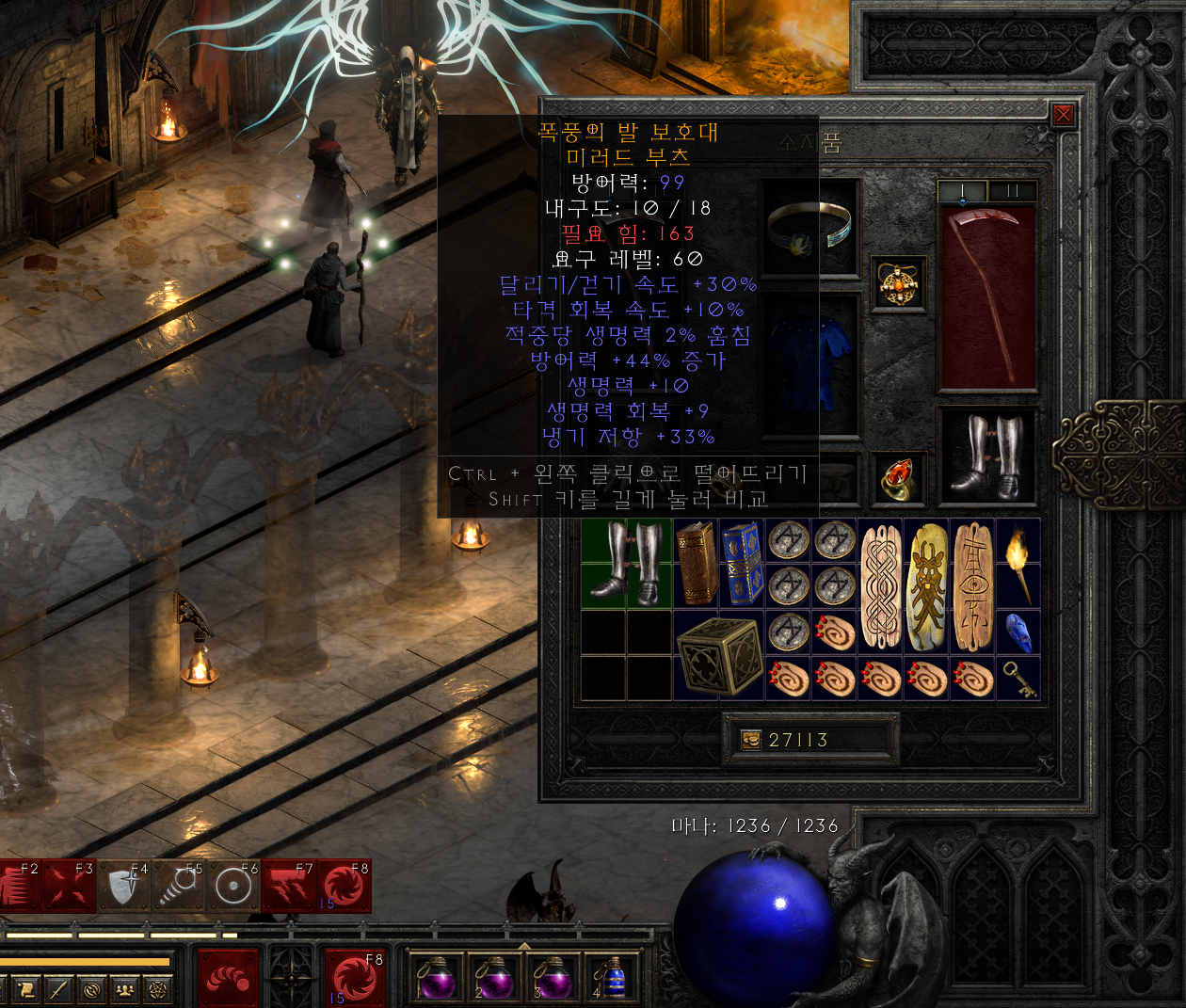The height and width of the screenshot is (1008, 1186).
Task: Click the gold coin button
Action: click(x=751, y=740)
